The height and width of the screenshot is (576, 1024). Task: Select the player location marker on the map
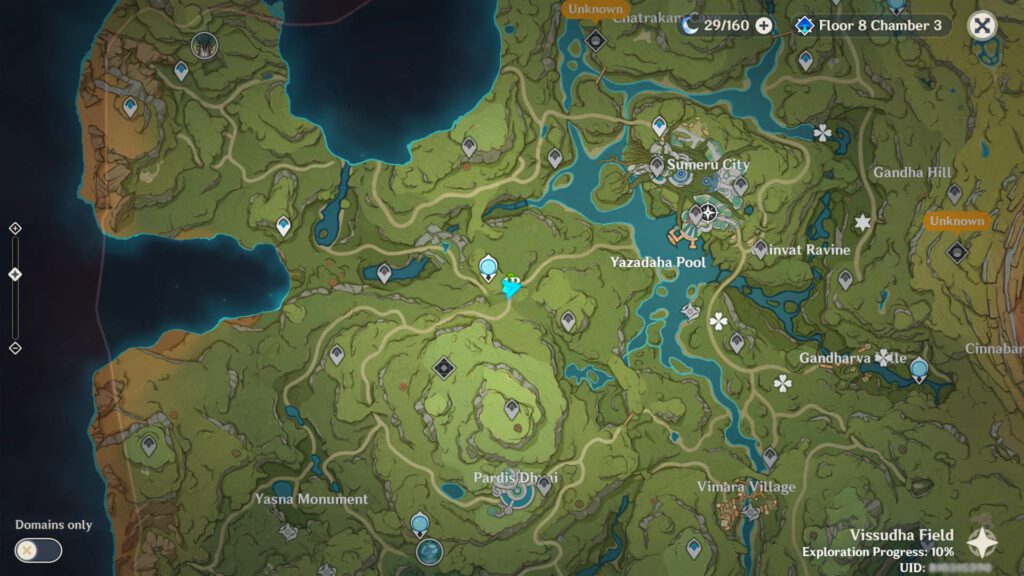(512, 286)
